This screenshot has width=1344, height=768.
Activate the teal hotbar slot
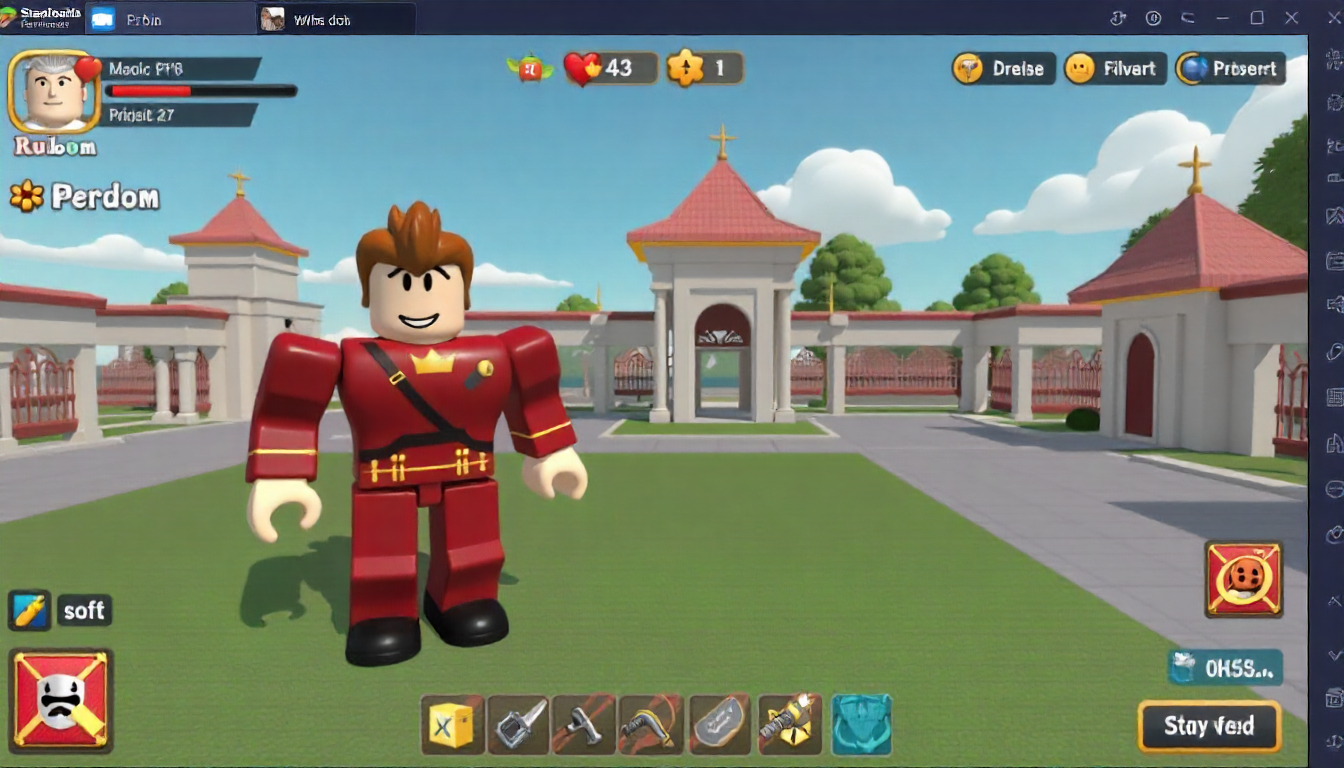coord(860,724)
